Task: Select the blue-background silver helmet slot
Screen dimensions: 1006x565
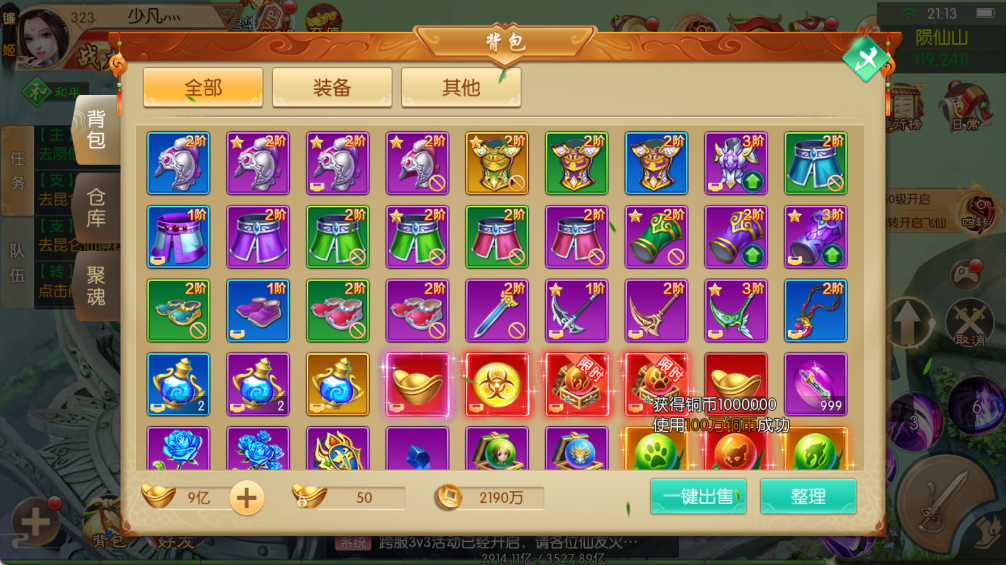Action: click(x=179, y=163)
